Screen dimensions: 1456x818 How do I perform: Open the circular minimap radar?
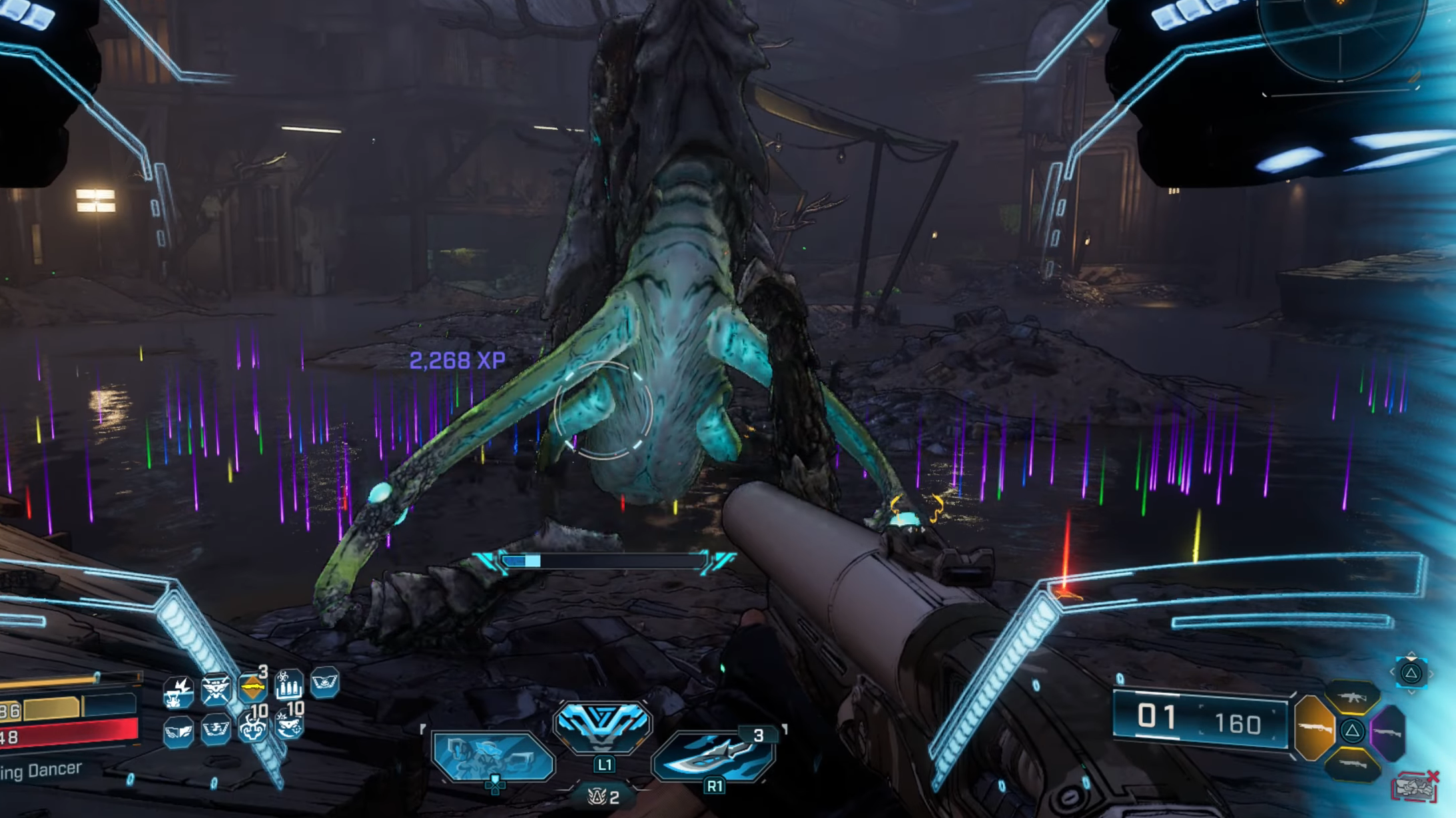(x=1340, y=33)
